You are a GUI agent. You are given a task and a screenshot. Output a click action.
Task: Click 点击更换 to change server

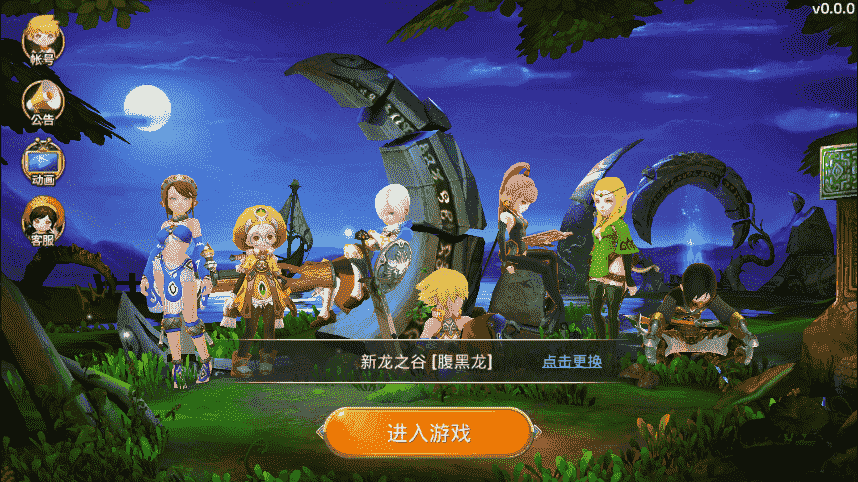[x=572, y=361]
